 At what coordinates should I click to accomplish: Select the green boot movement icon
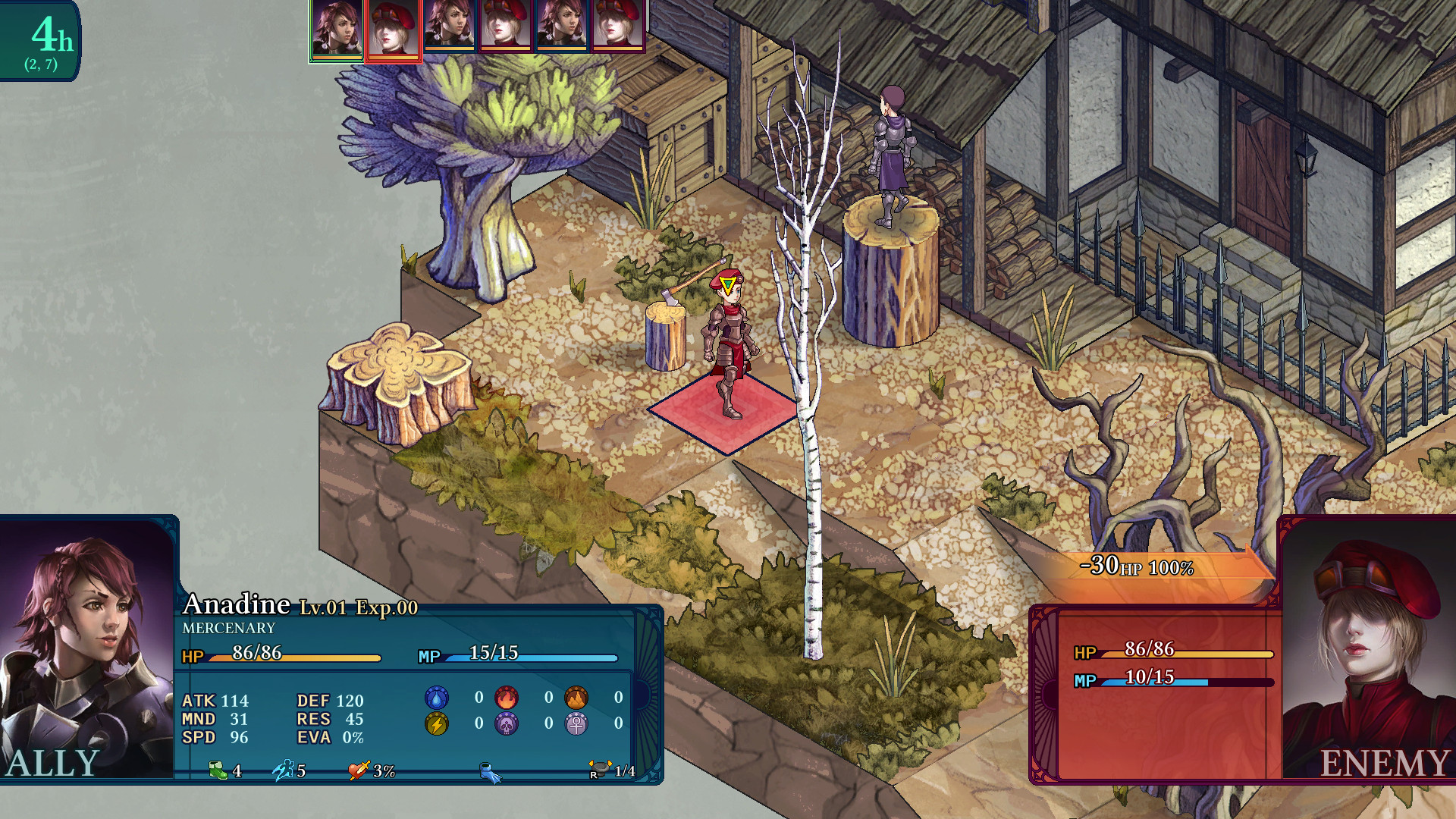(218, 770)
